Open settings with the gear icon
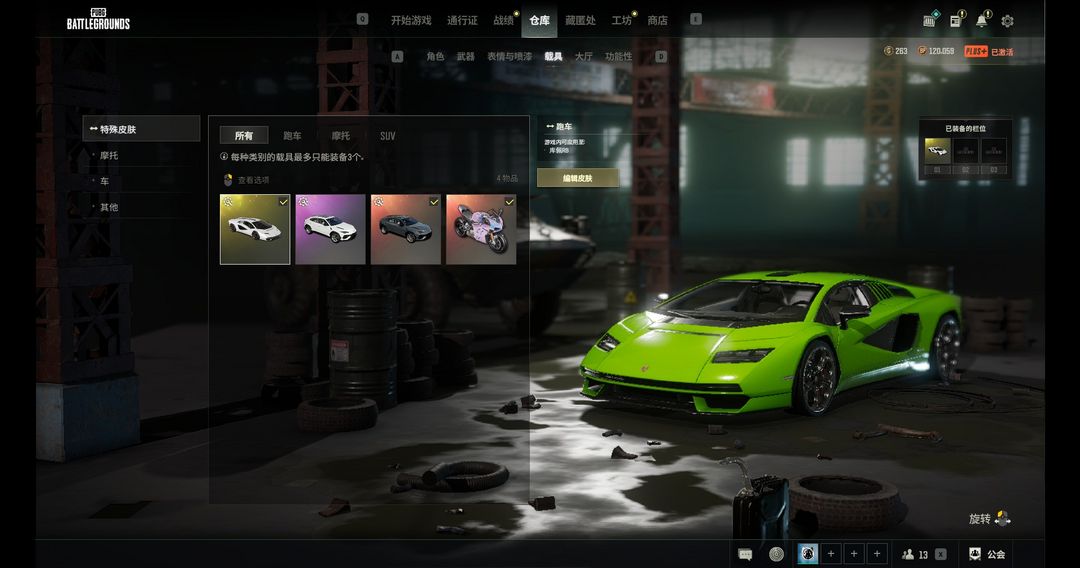 (x=1007, y=21)
